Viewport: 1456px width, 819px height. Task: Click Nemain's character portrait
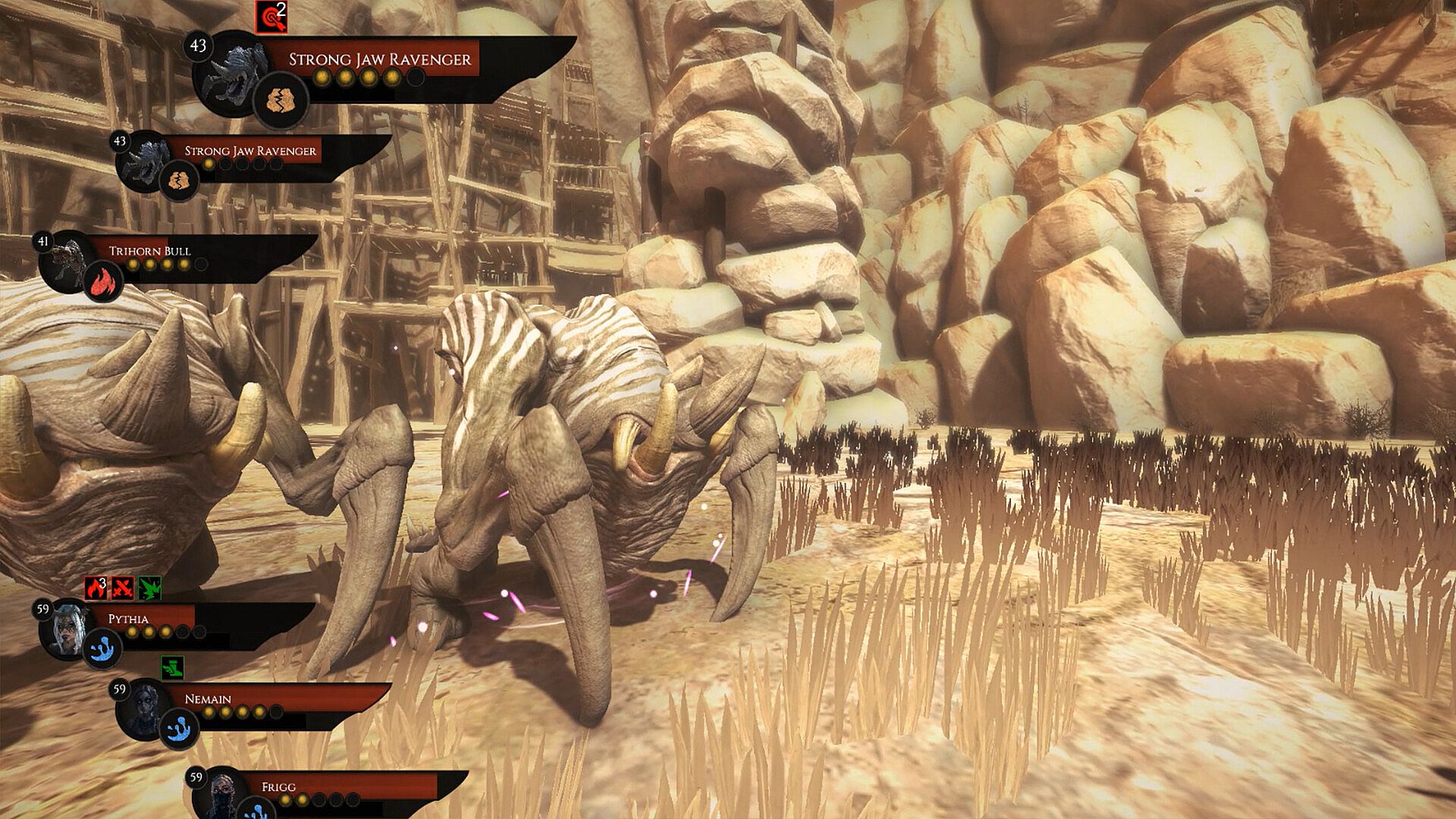tap(144, 709)
